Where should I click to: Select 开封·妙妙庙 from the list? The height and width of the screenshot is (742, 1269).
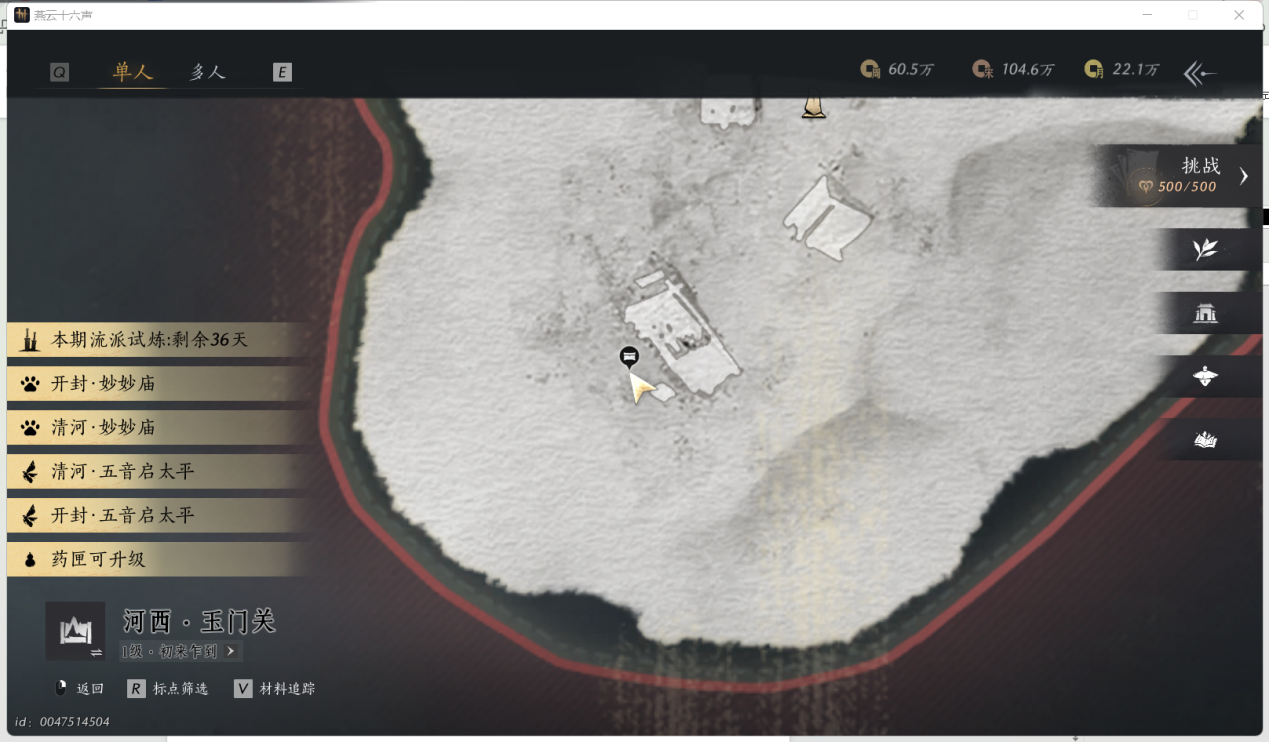(x=104, y=384)
